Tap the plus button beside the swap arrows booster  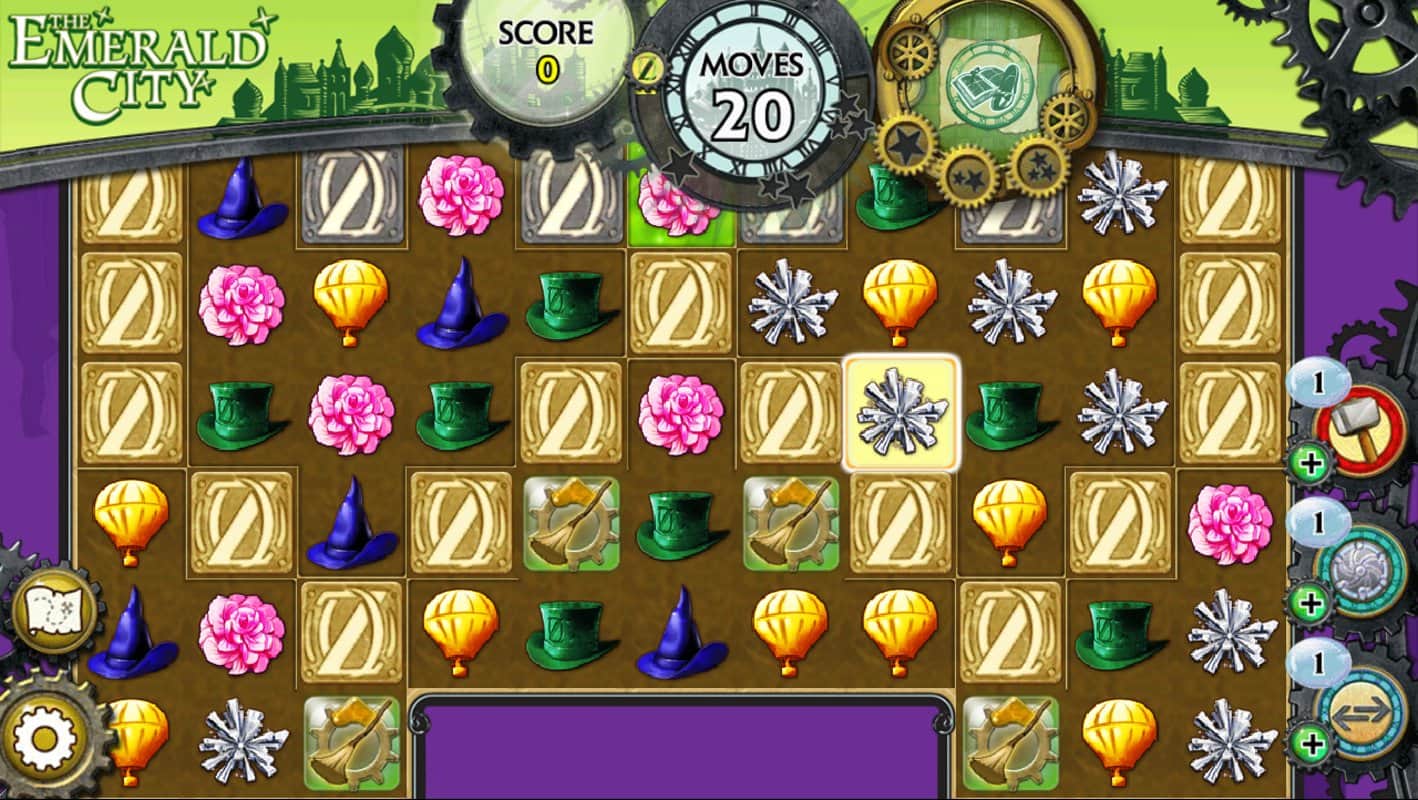point(1309,743)
